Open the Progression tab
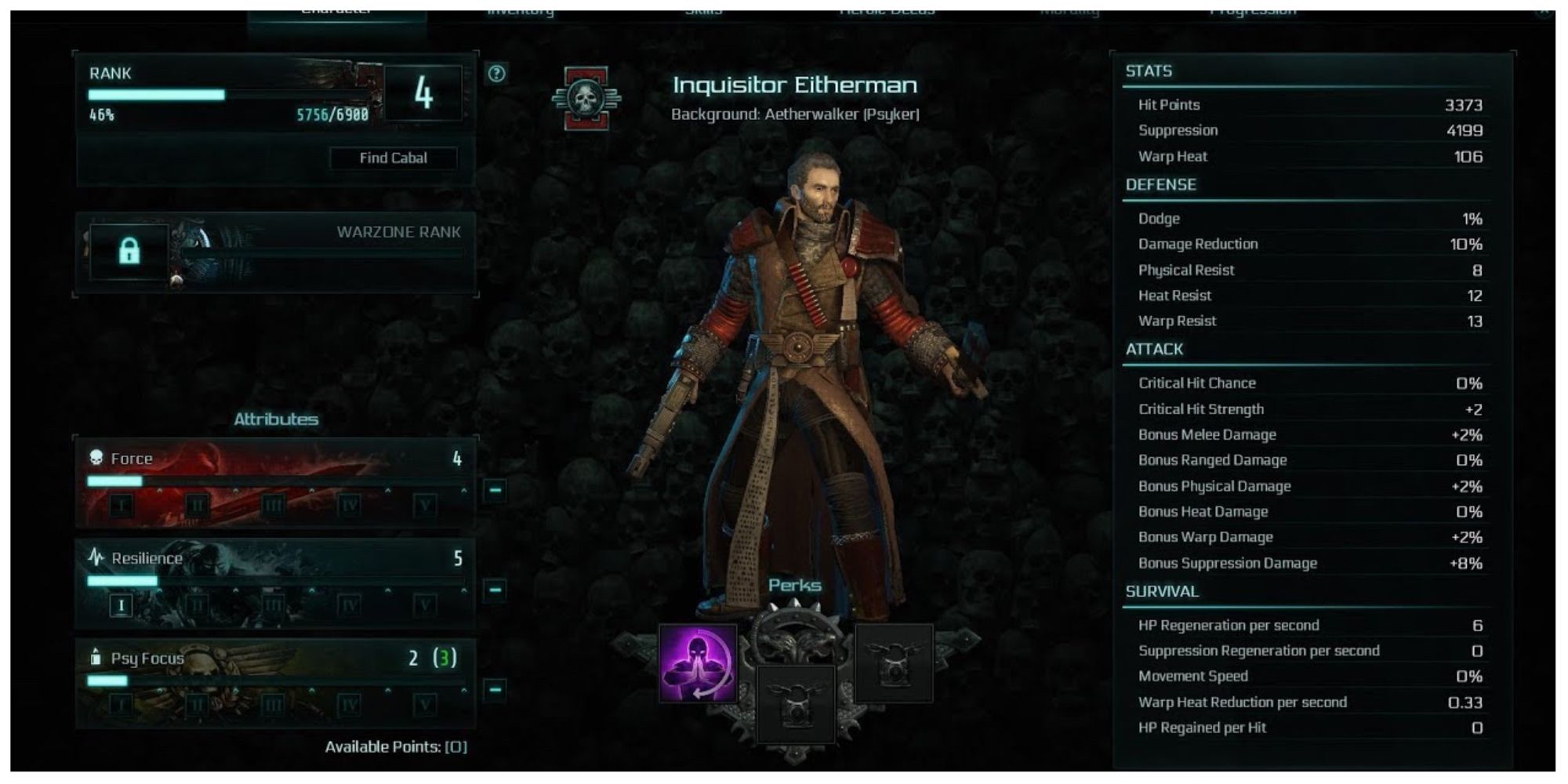Screen dimensions: 1568x784 tap(1254, 8)
